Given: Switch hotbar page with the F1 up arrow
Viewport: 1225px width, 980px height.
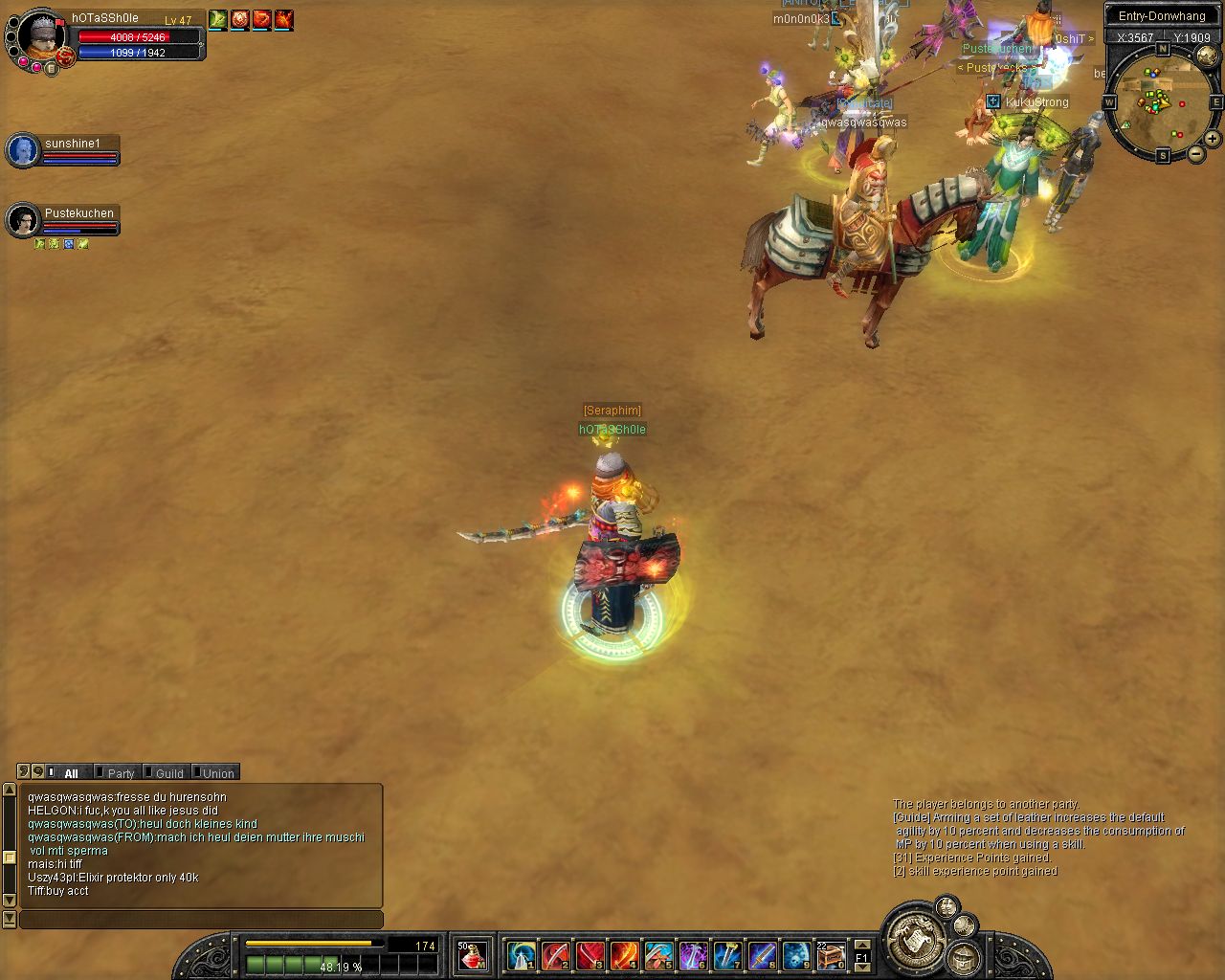Looking at the screenshot, I should coord(861,945).
